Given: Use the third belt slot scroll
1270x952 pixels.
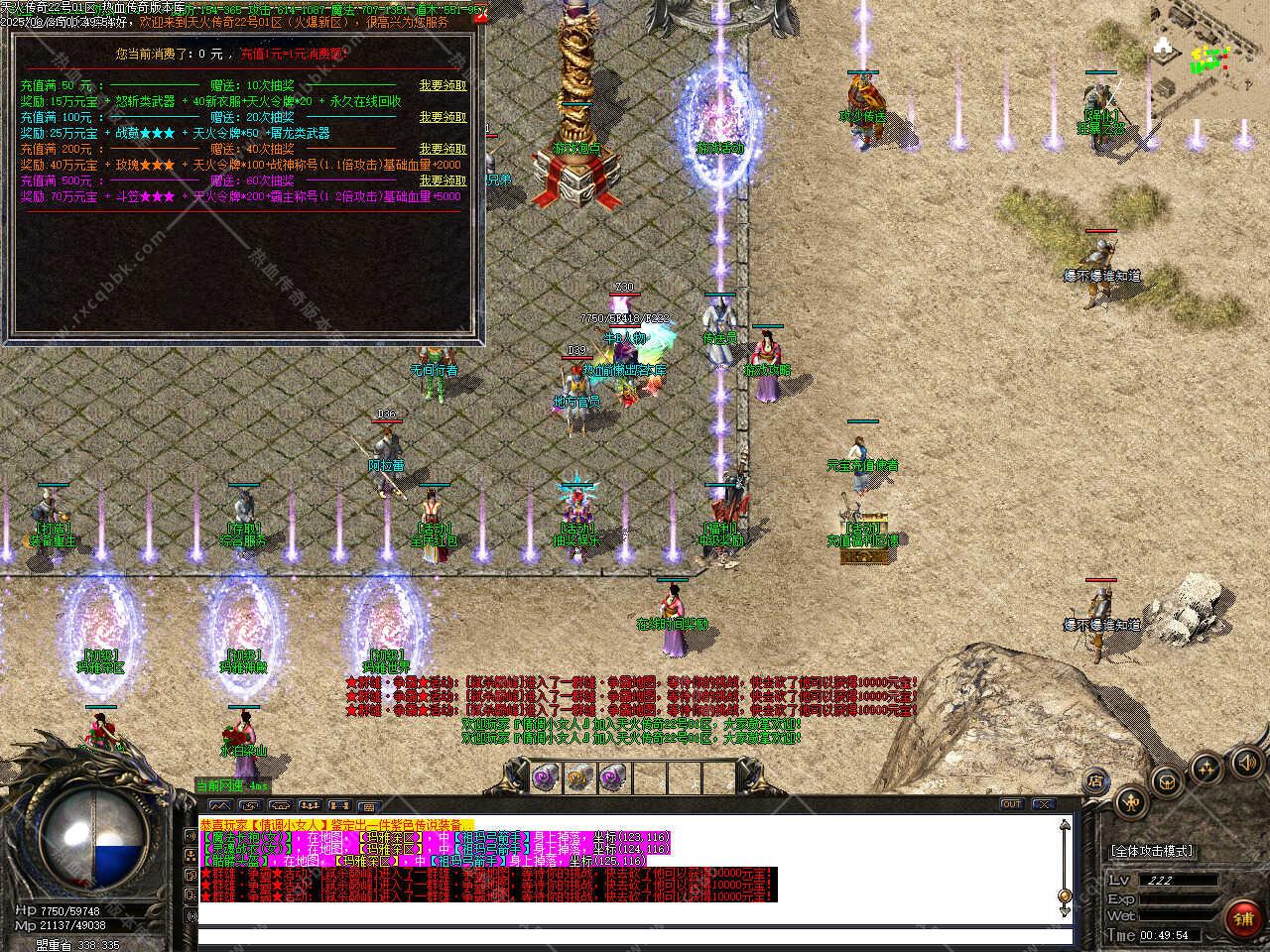Looking at the screenshot, I should coord(613,777).
